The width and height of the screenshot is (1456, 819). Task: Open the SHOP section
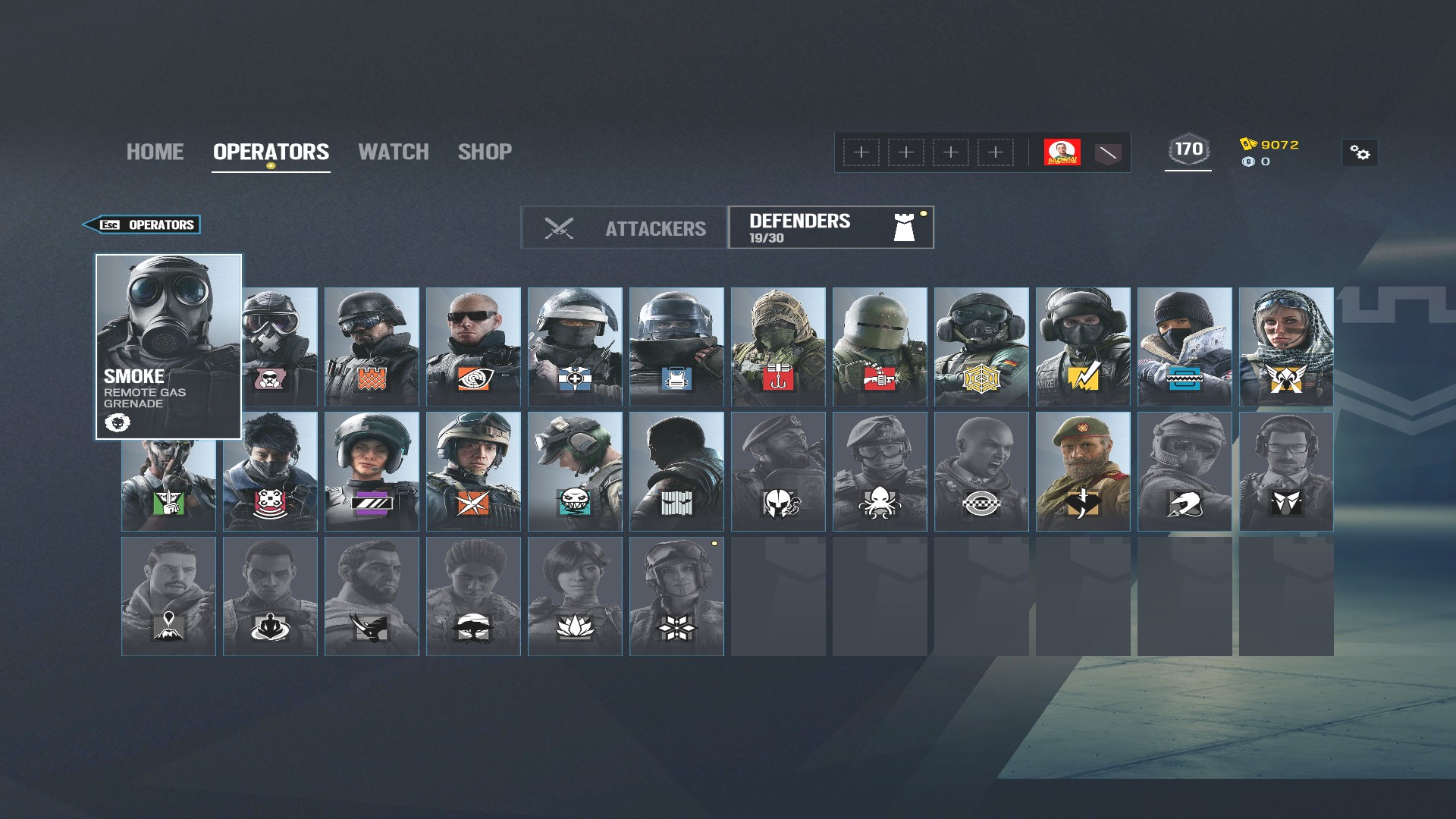click(x=485, y=152)
